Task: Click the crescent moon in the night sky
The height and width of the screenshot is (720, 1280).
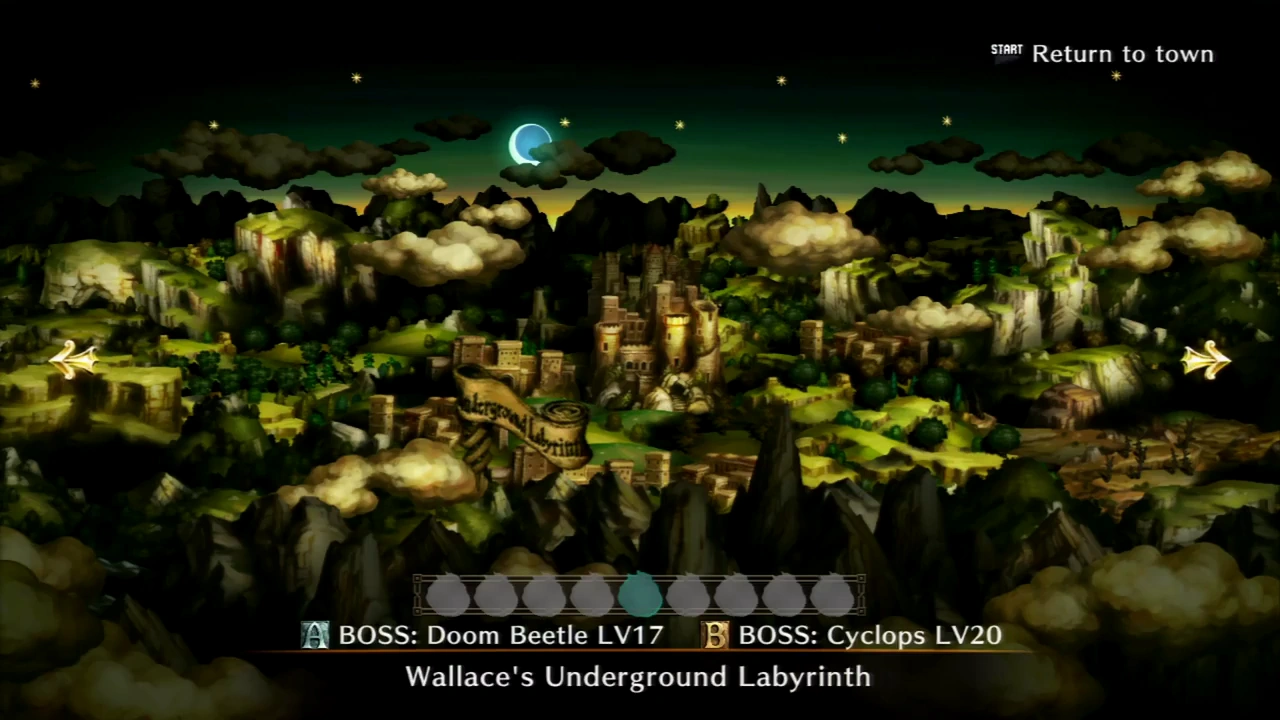Action: click(x=530, y=143)
